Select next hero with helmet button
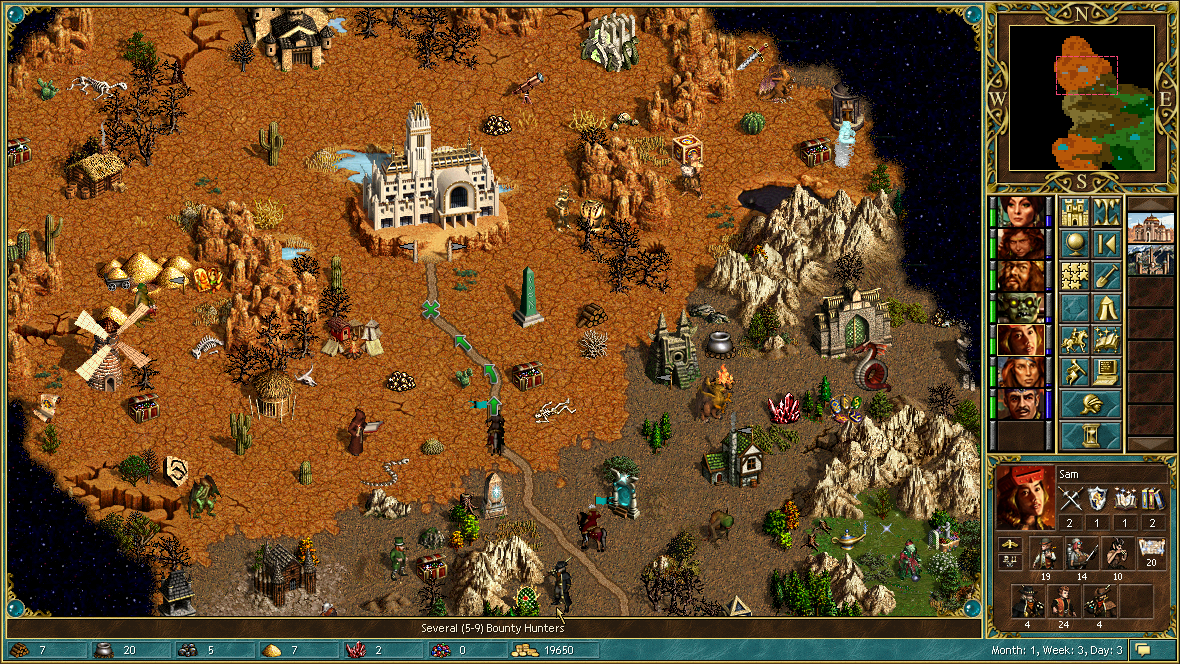Viewport: 1180px width, 664px height. pos(1090,404)
